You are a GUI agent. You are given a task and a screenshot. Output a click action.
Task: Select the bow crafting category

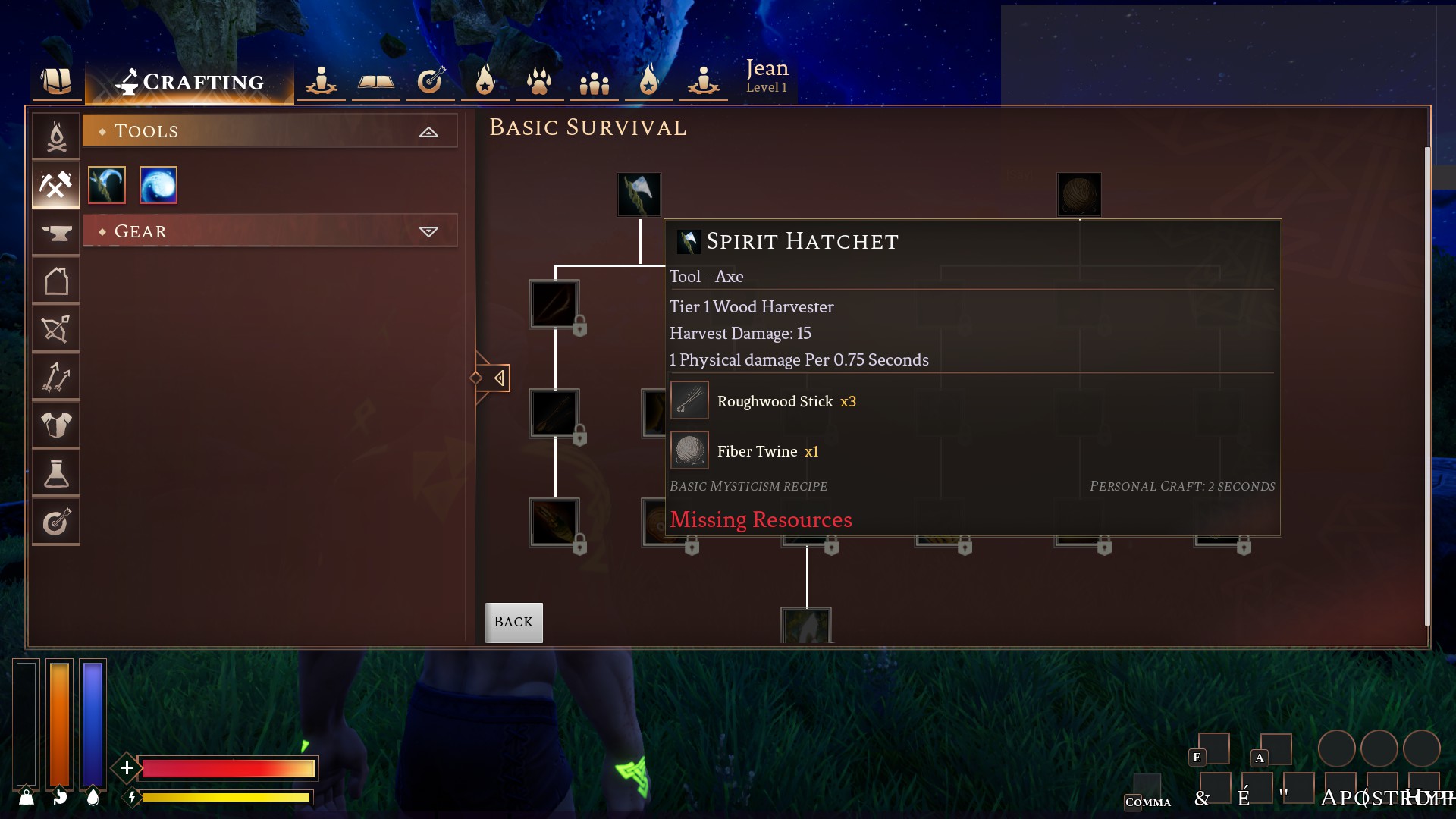click(56, 328)
